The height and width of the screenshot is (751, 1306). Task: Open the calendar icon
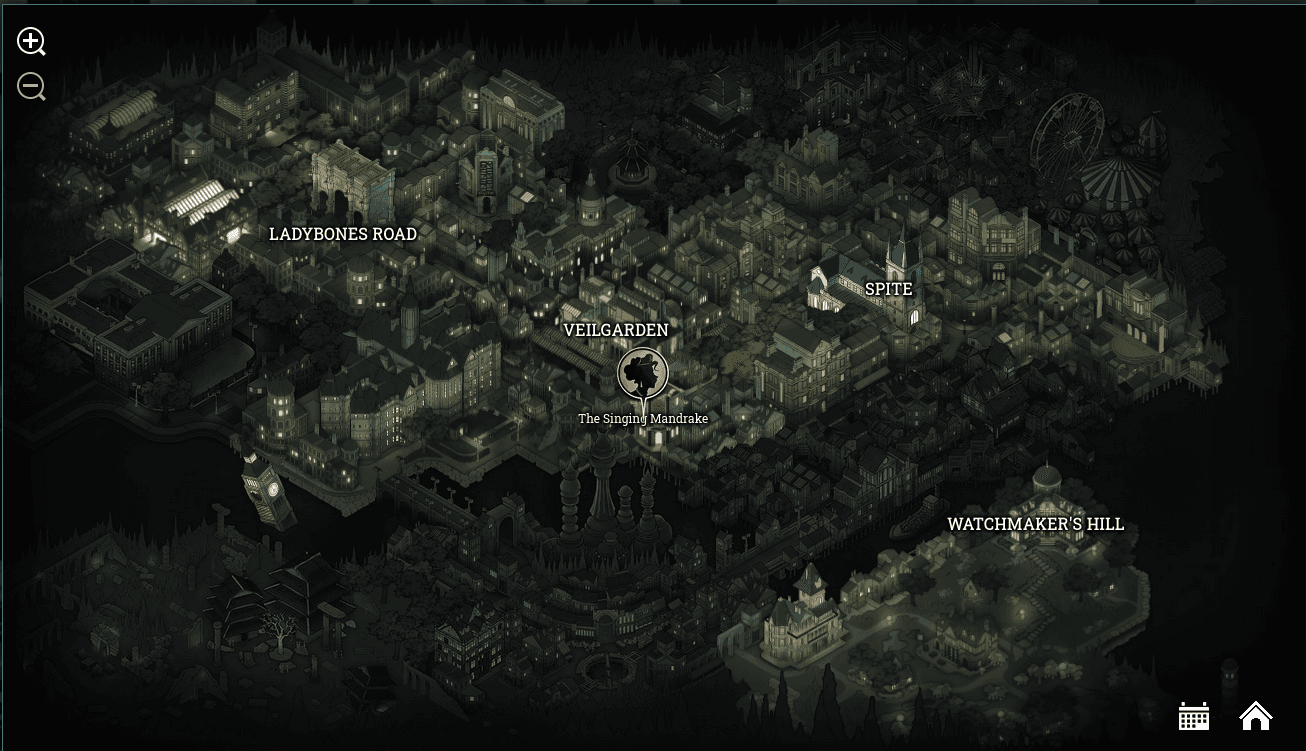click(x=1194, y=715)
